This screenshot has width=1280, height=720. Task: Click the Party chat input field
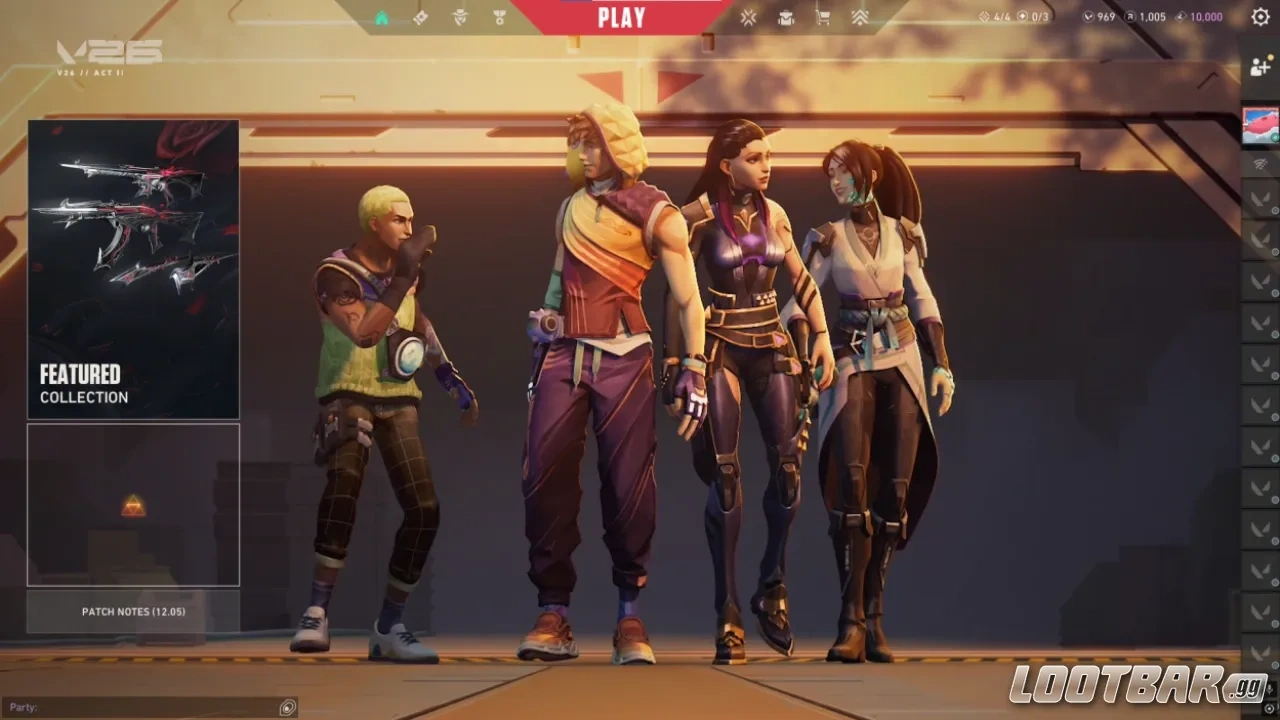tap(150, 707)
